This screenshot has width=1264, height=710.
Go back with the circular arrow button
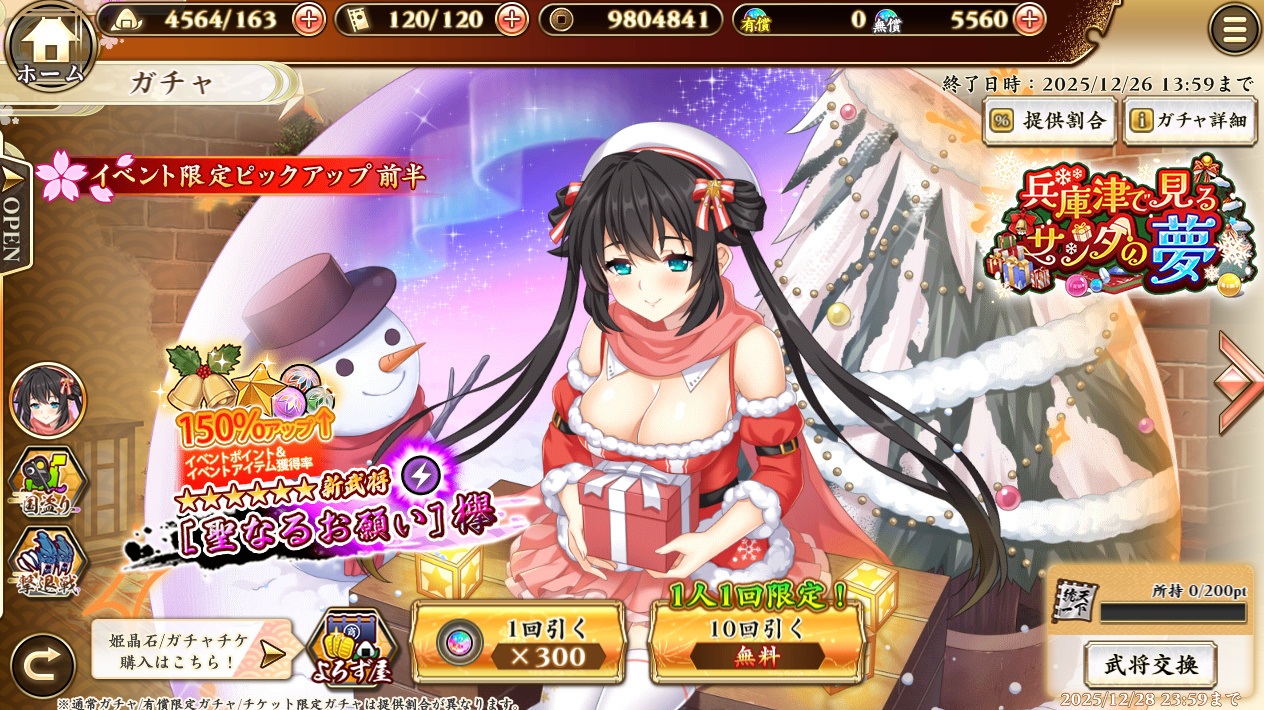tap(43, 666)
